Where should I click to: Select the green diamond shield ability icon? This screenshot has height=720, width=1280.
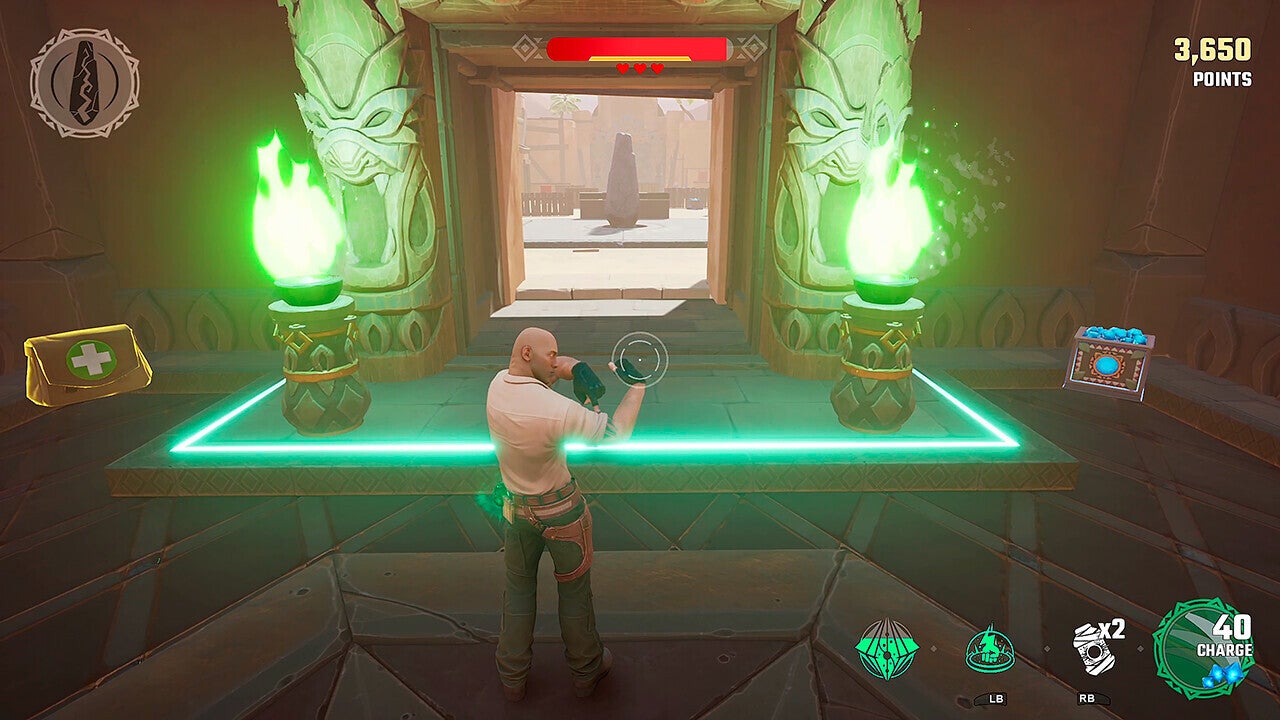coord(886,650)
